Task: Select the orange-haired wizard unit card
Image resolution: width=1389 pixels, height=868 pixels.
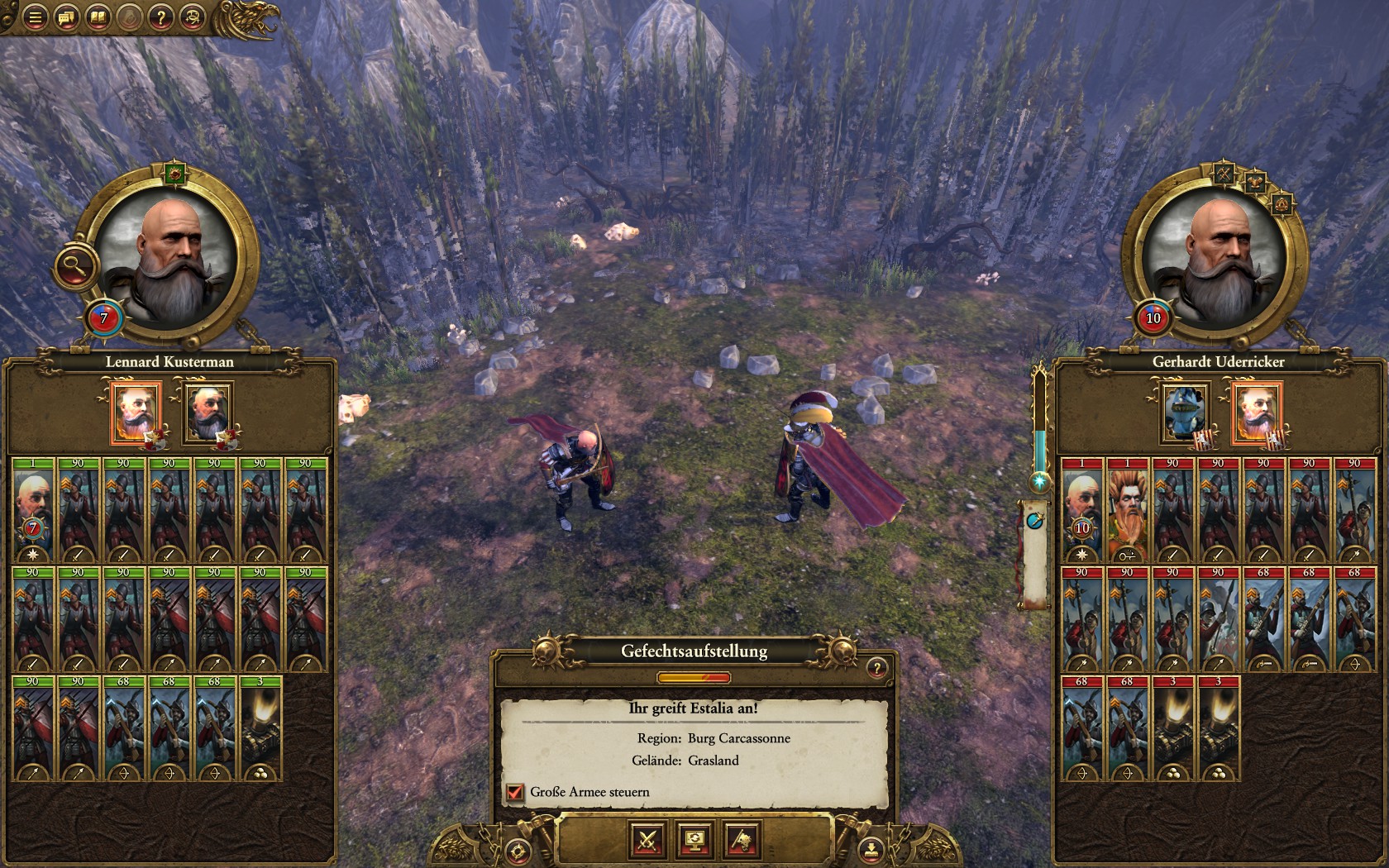Action: point(1127,510)
